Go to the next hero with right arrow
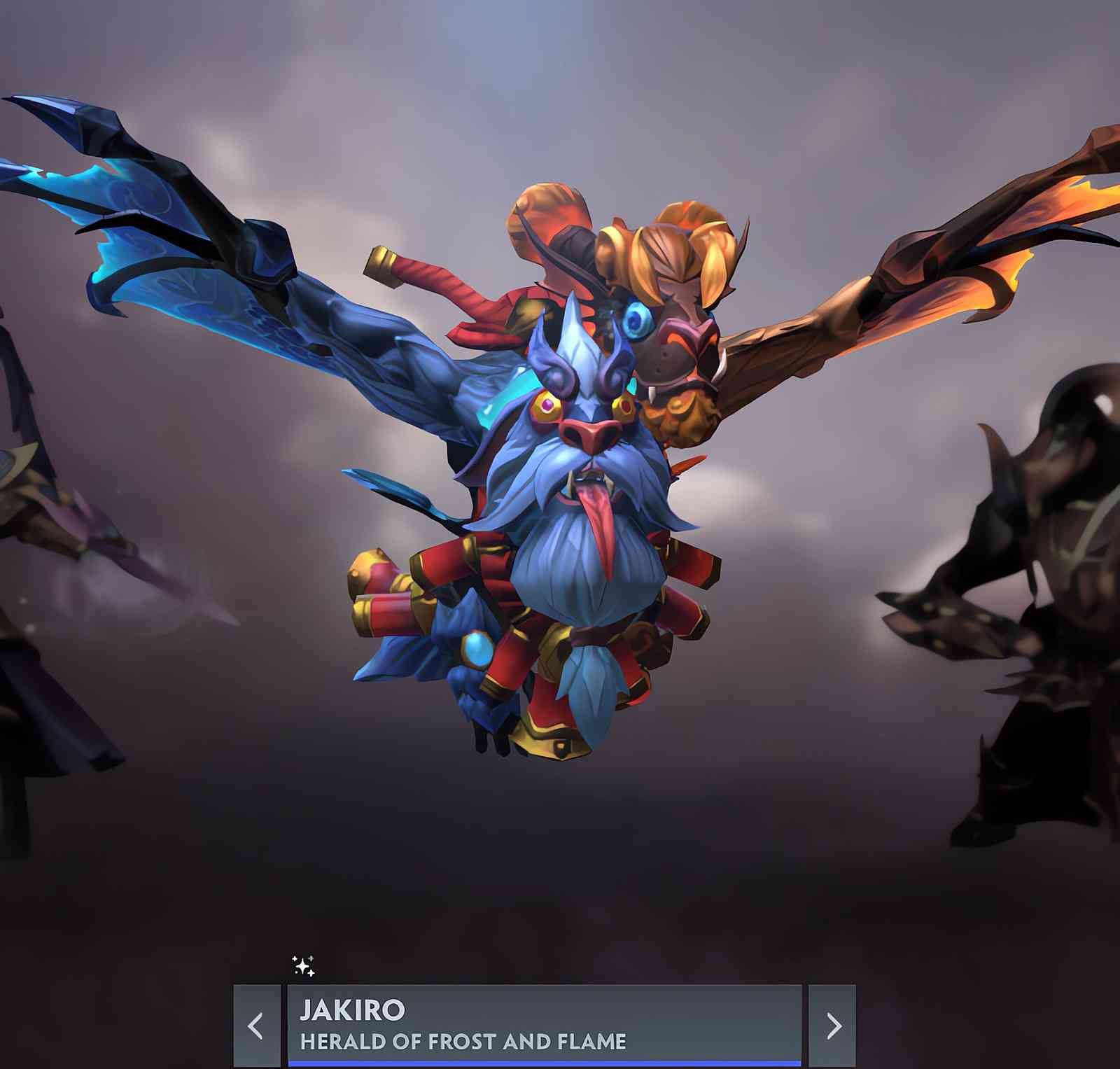 [x=832, y=1026]
